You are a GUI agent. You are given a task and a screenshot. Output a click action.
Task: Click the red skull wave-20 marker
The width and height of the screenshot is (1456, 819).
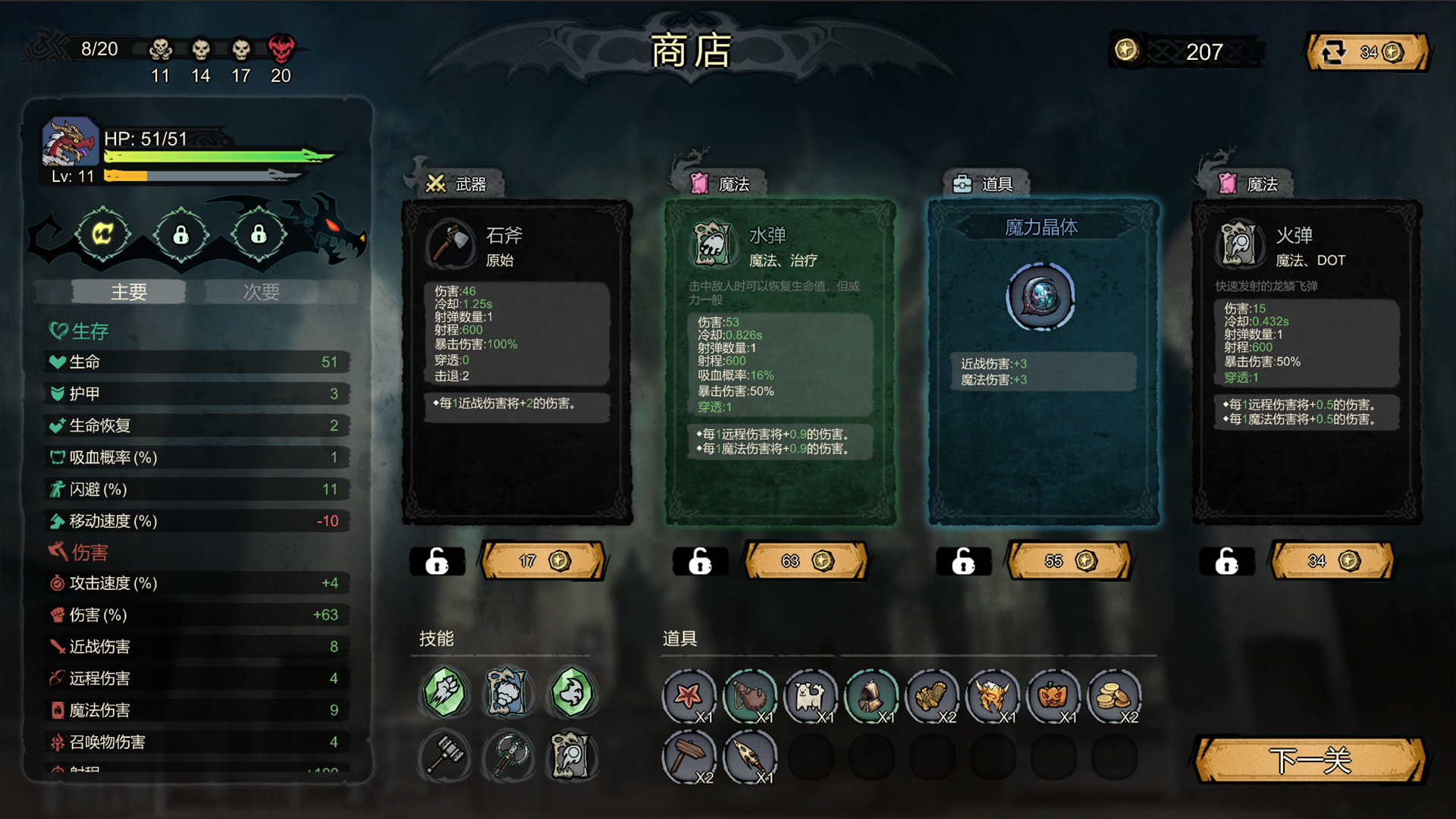click(x=281, y=49)
